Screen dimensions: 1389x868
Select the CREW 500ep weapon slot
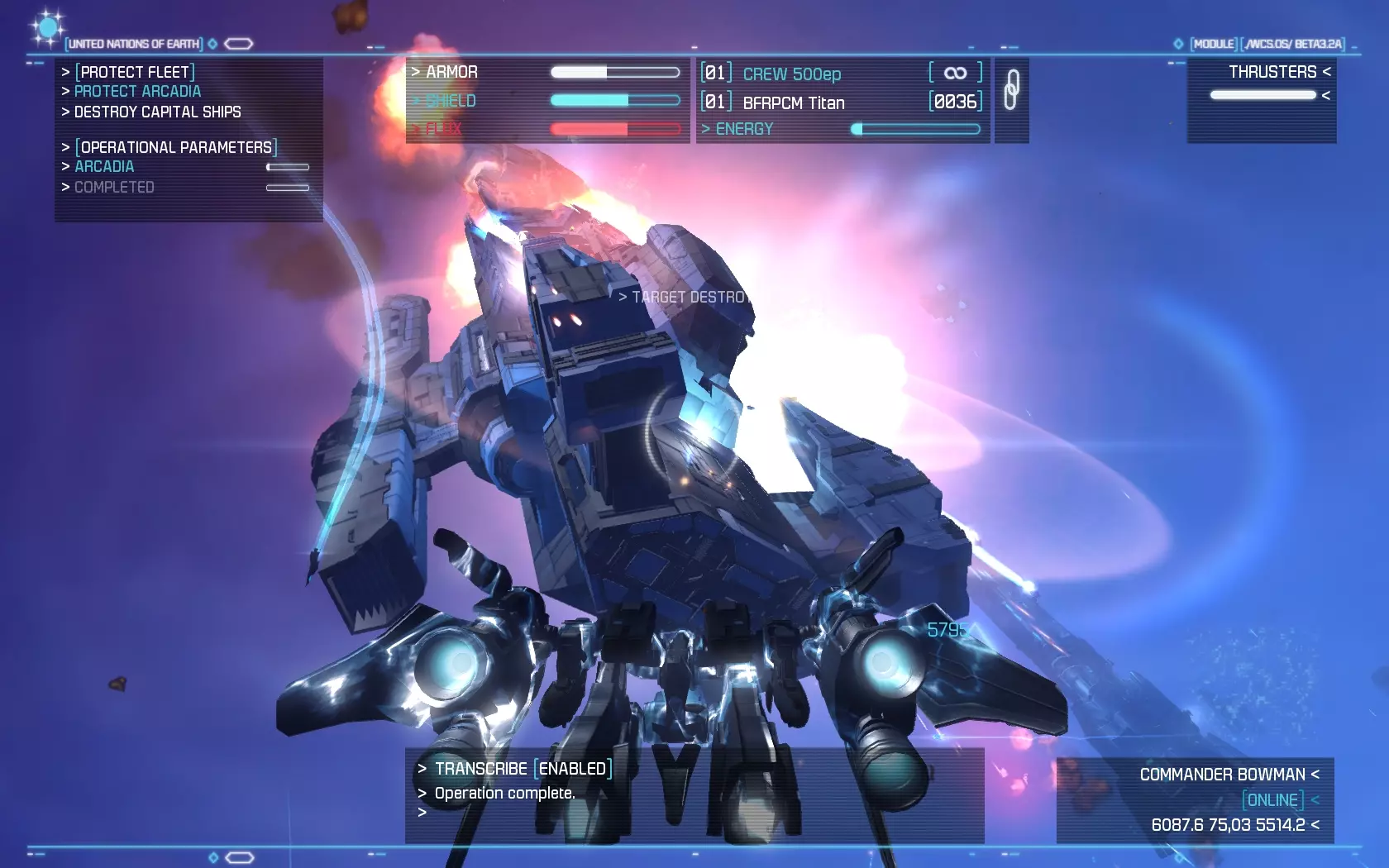pyautogui.click(x=791, y=74)
